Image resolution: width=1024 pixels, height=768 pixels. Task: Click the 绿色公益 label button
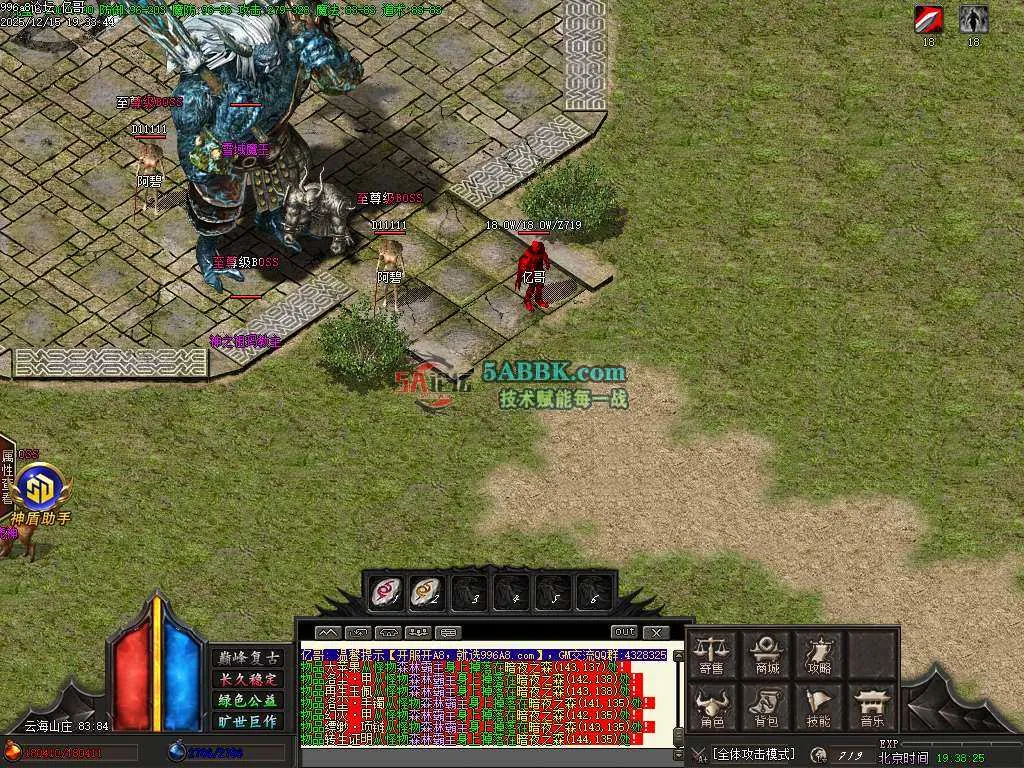(x=249, y=700)
